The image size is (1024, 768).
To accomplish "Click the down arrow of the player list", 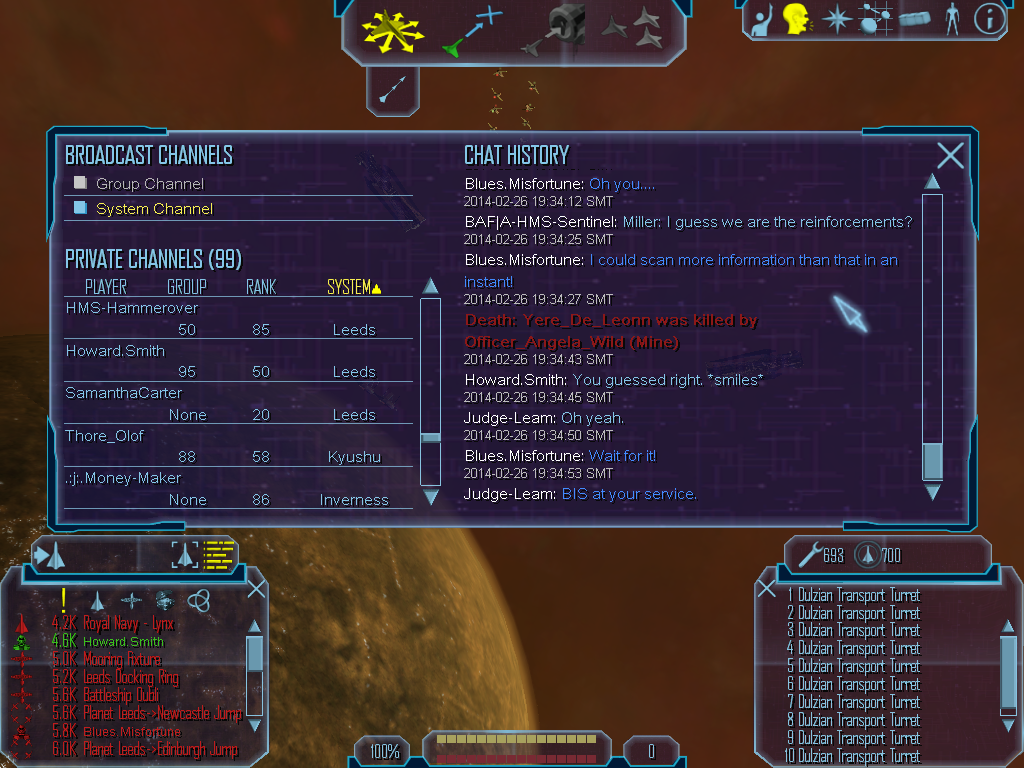I will point(431,497).
